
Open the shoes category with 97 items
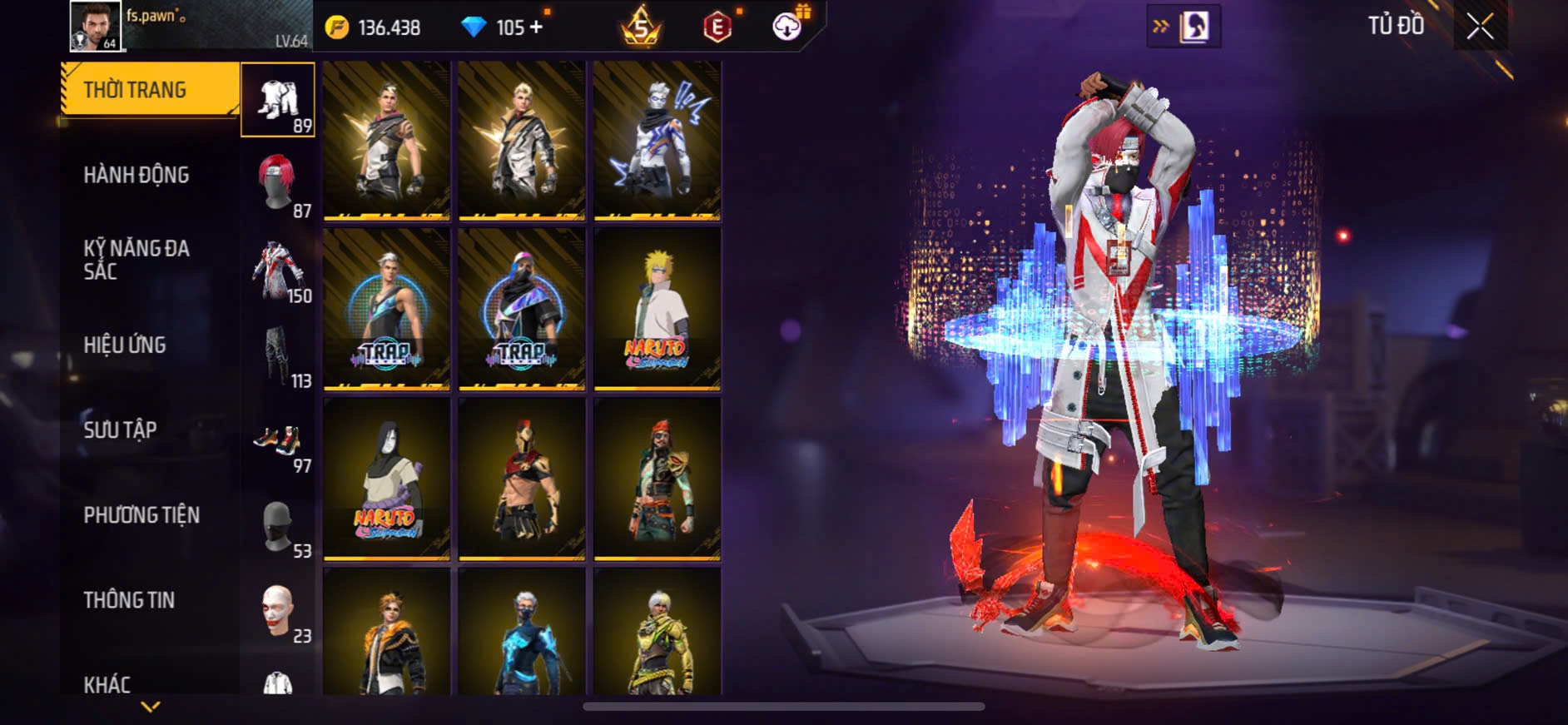(x=278, y=441)
